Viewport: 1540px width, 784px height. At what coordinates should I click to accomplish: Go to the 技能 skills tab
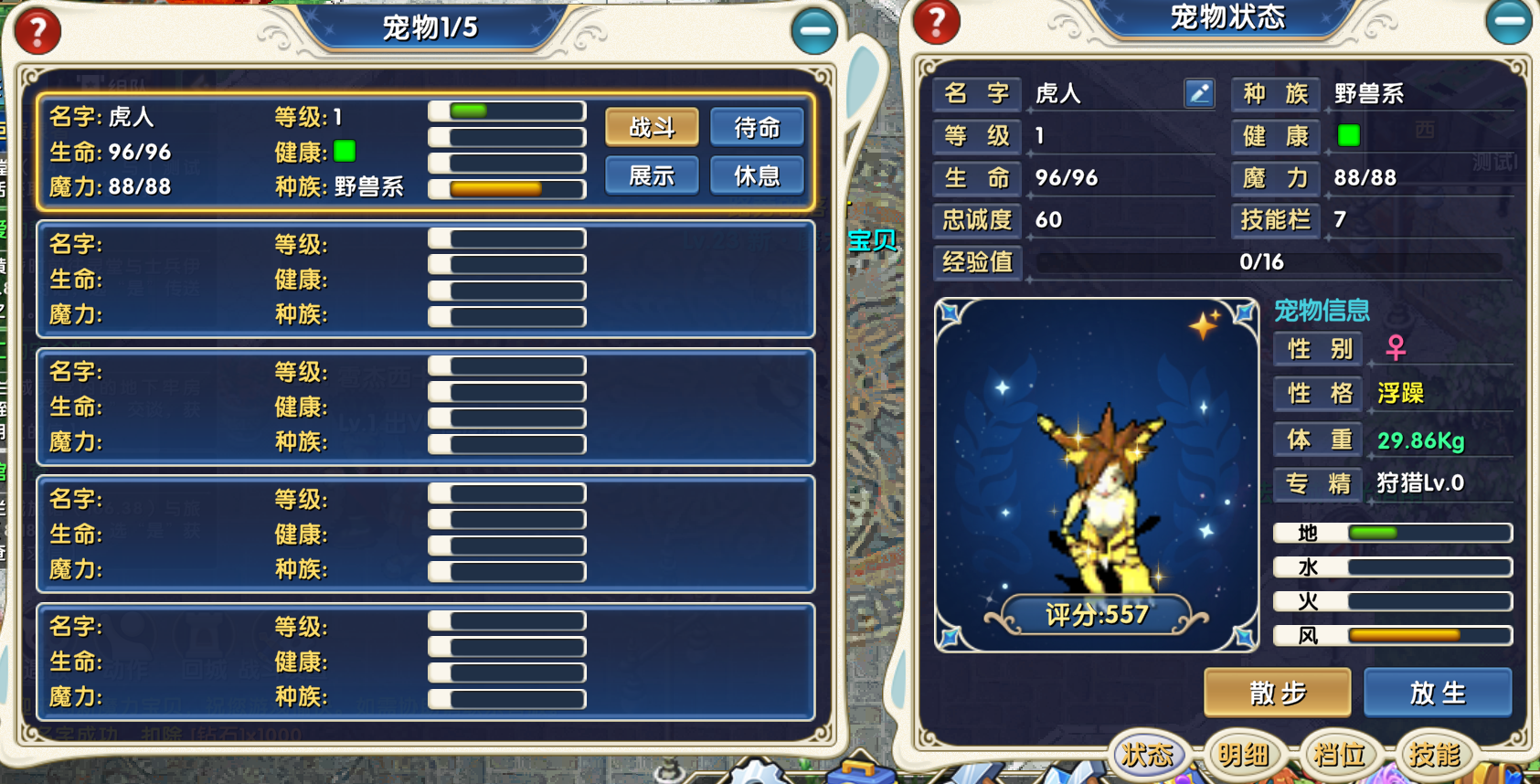(1434, 754)
